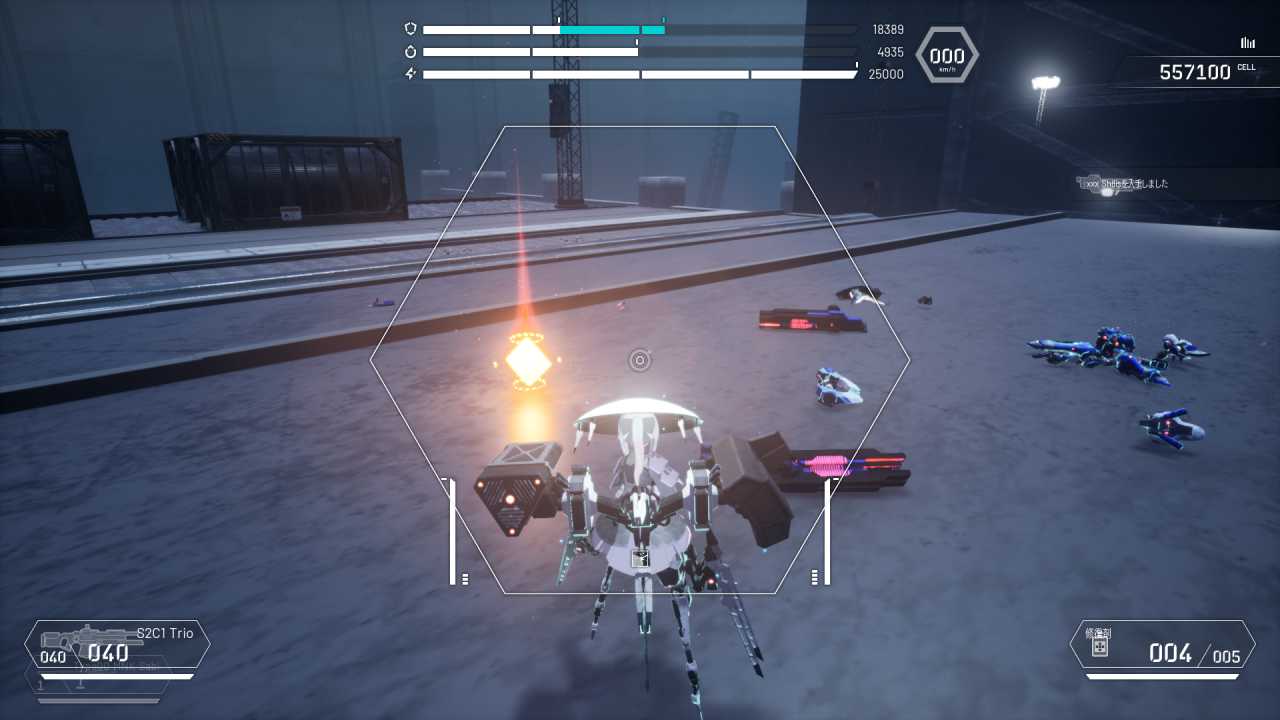The width and height of the screenshot is (1280, 720).
Task: Use the repair kit item slot
Action: 1161,646
